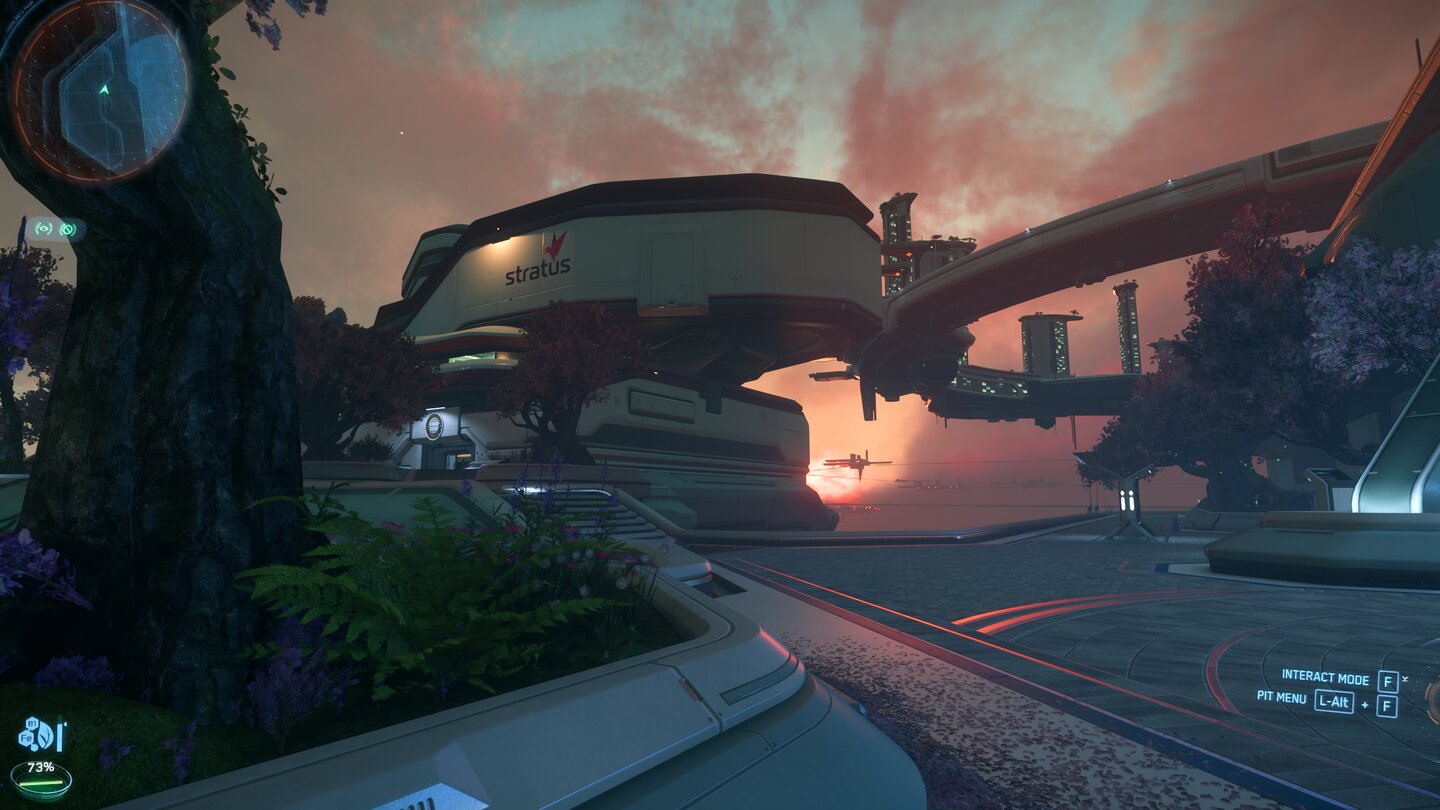Click the small speaker marker beside the hydration bar
The image size is (1440, 810).
click(64, 724)
